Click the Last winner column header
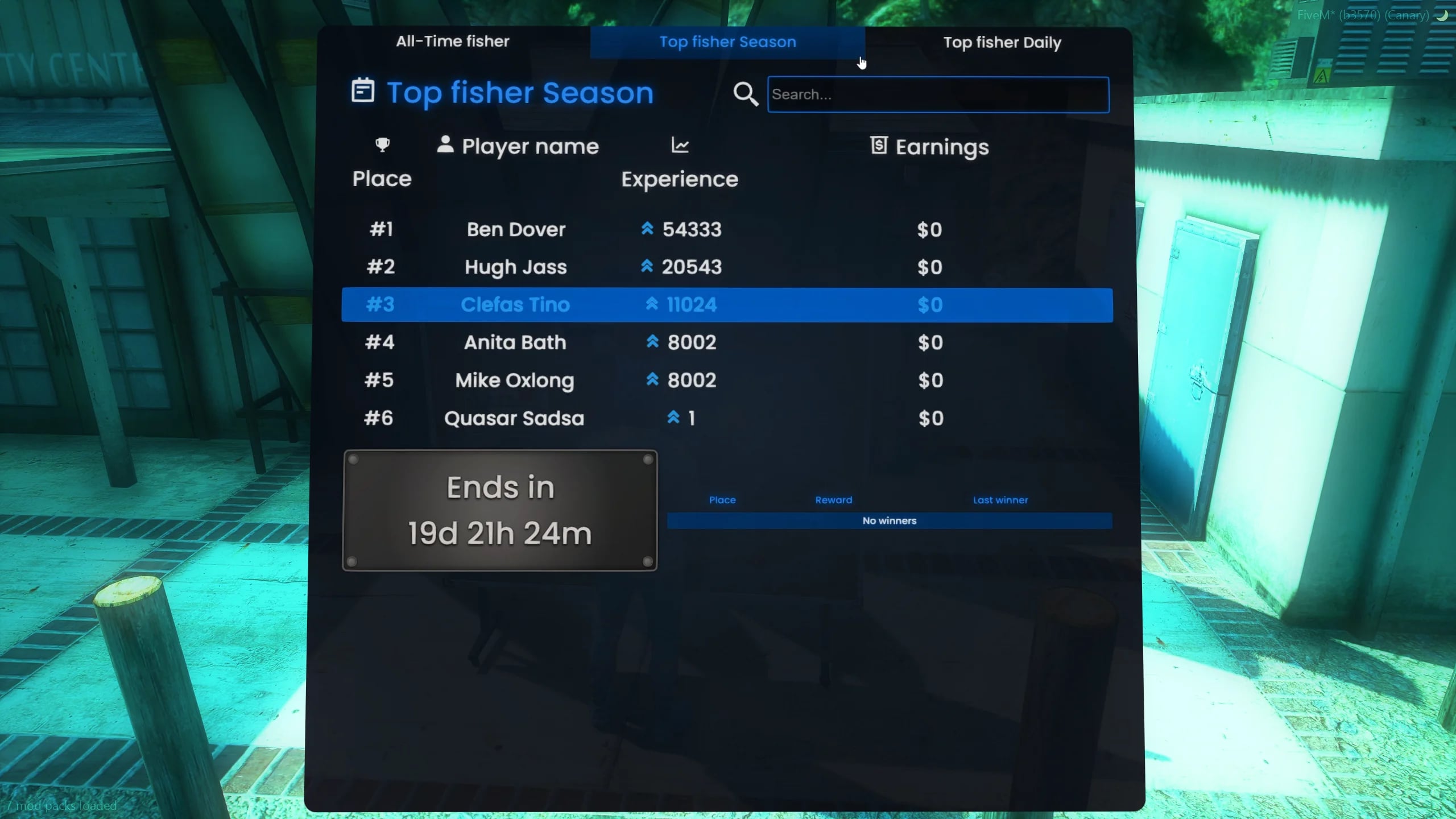This screenshot has height=819, width=1456. click(1000, 500)
